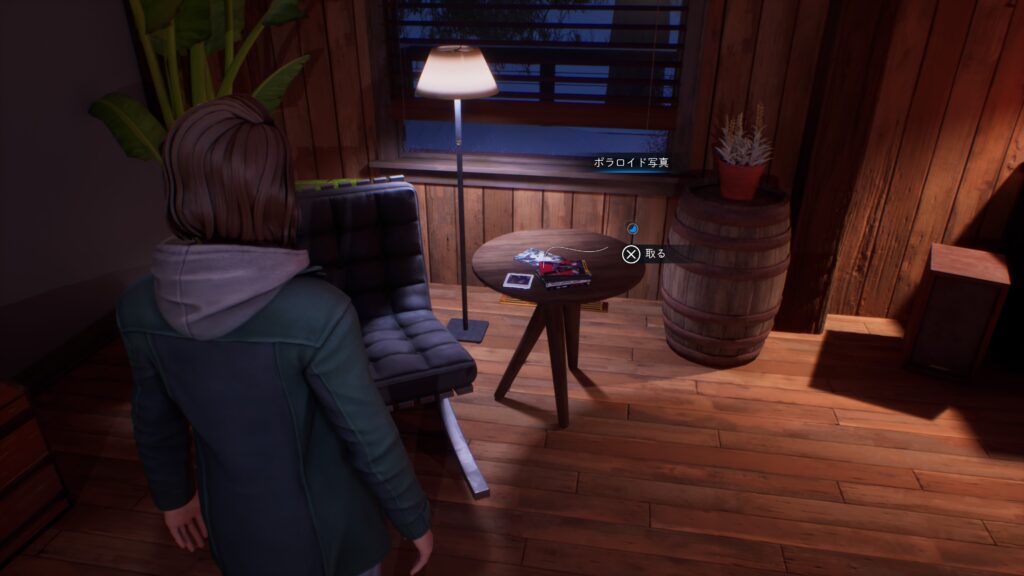
Task: Choose the 取る interaction option
Action: pos(643,254)
